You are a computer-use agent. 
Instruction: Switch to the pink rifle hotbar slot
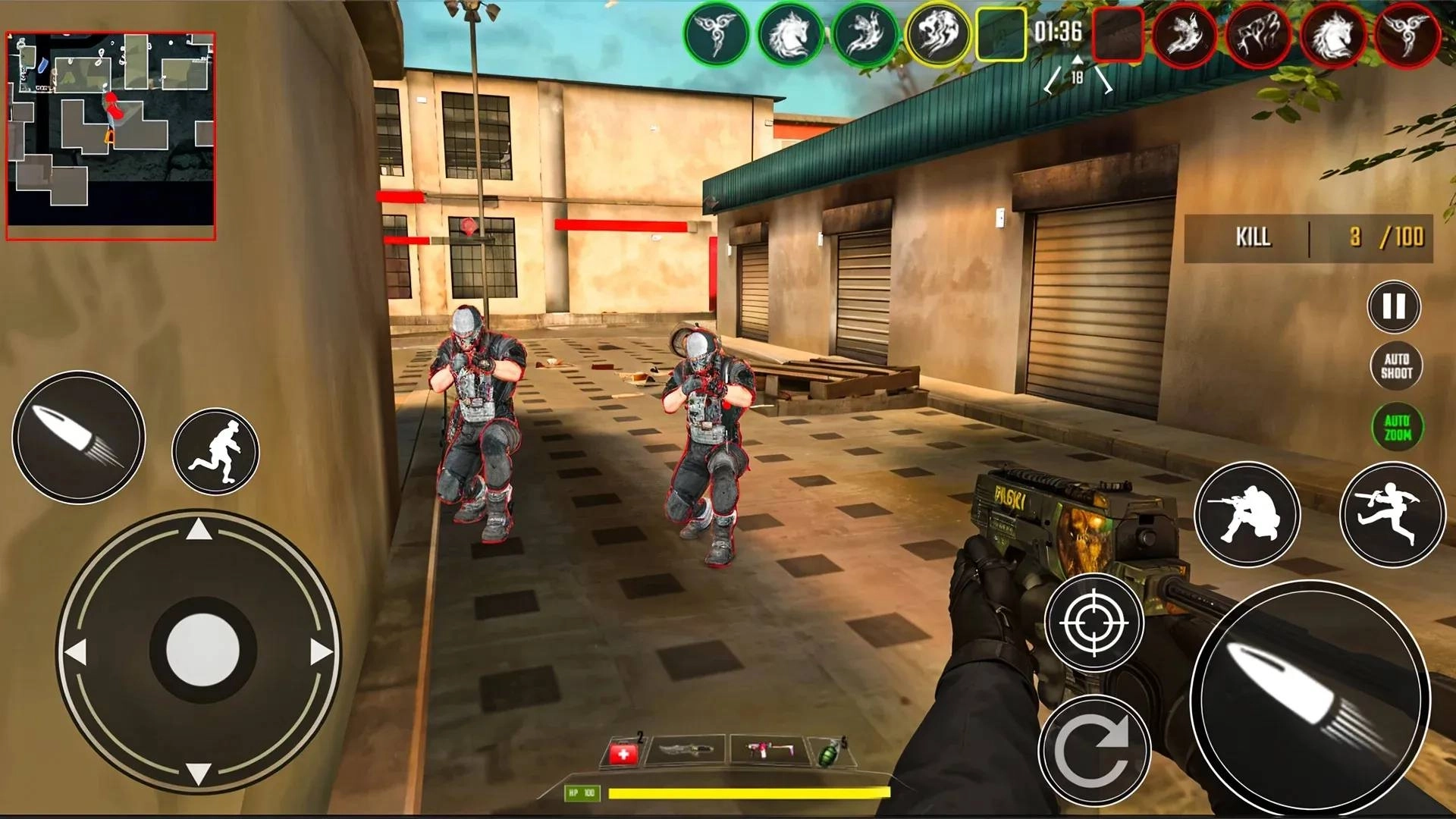(768, 751)
